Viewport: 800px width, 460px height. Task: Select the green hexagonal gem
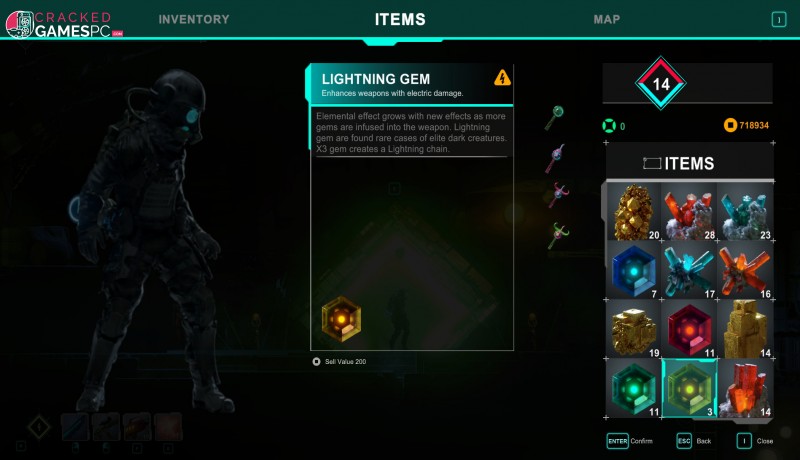[634, 387]
